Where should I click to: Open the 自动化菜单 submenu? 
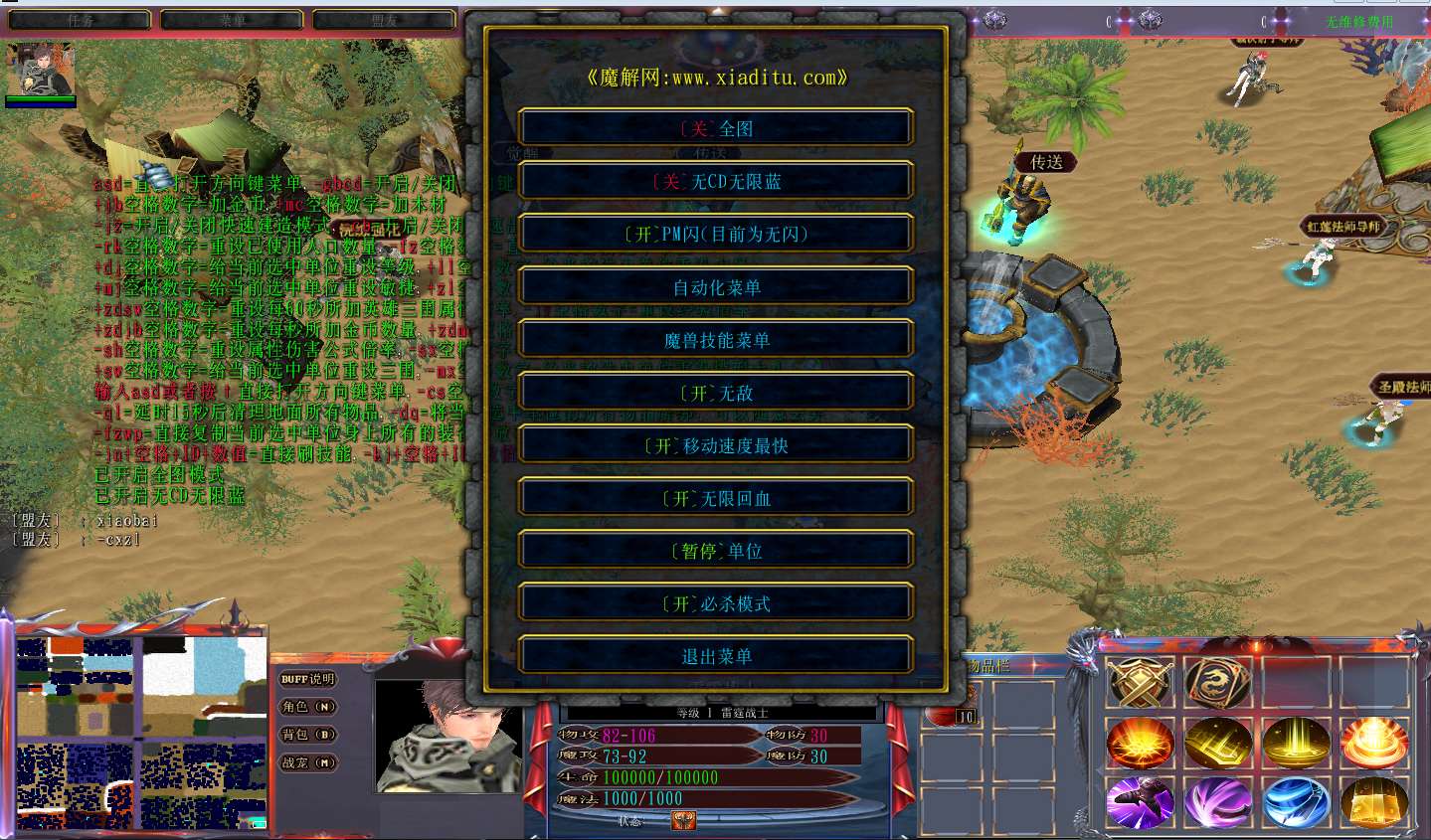[x=716, y=287]
